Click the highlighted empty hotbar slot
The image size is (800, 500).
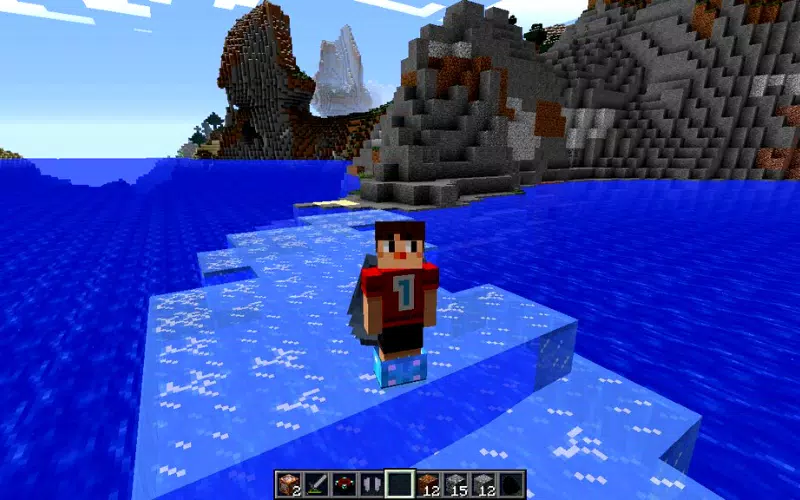point(400,484)
